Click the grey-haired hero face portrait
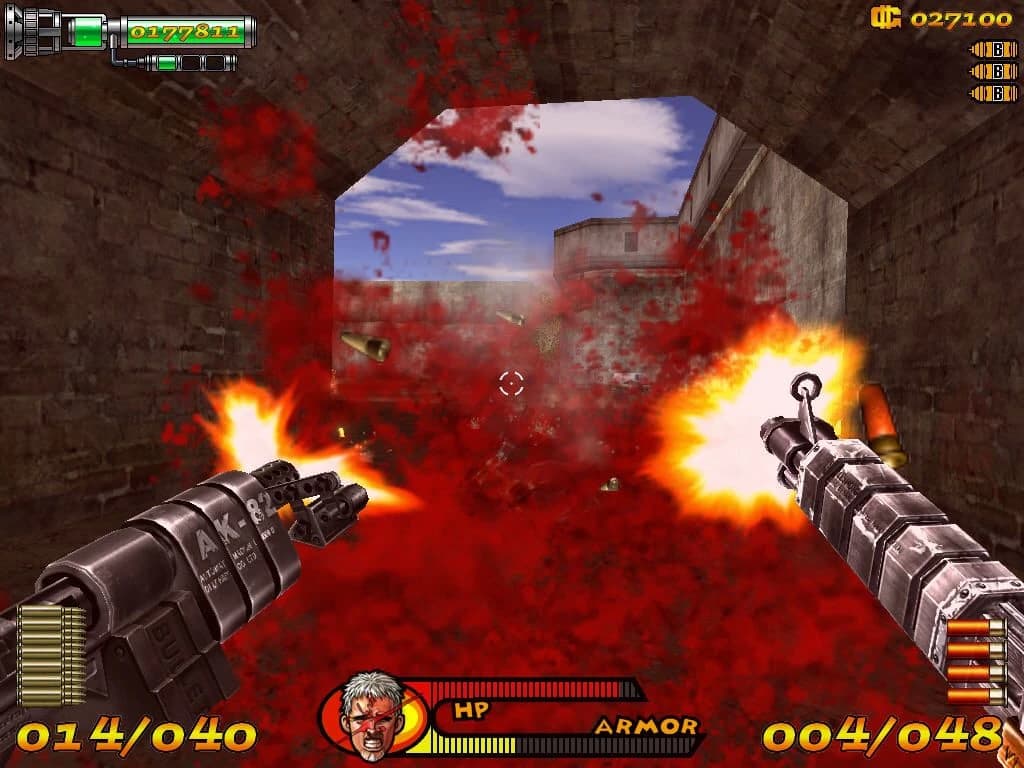Screen dimensions: 1024x768 pos(371,713)
